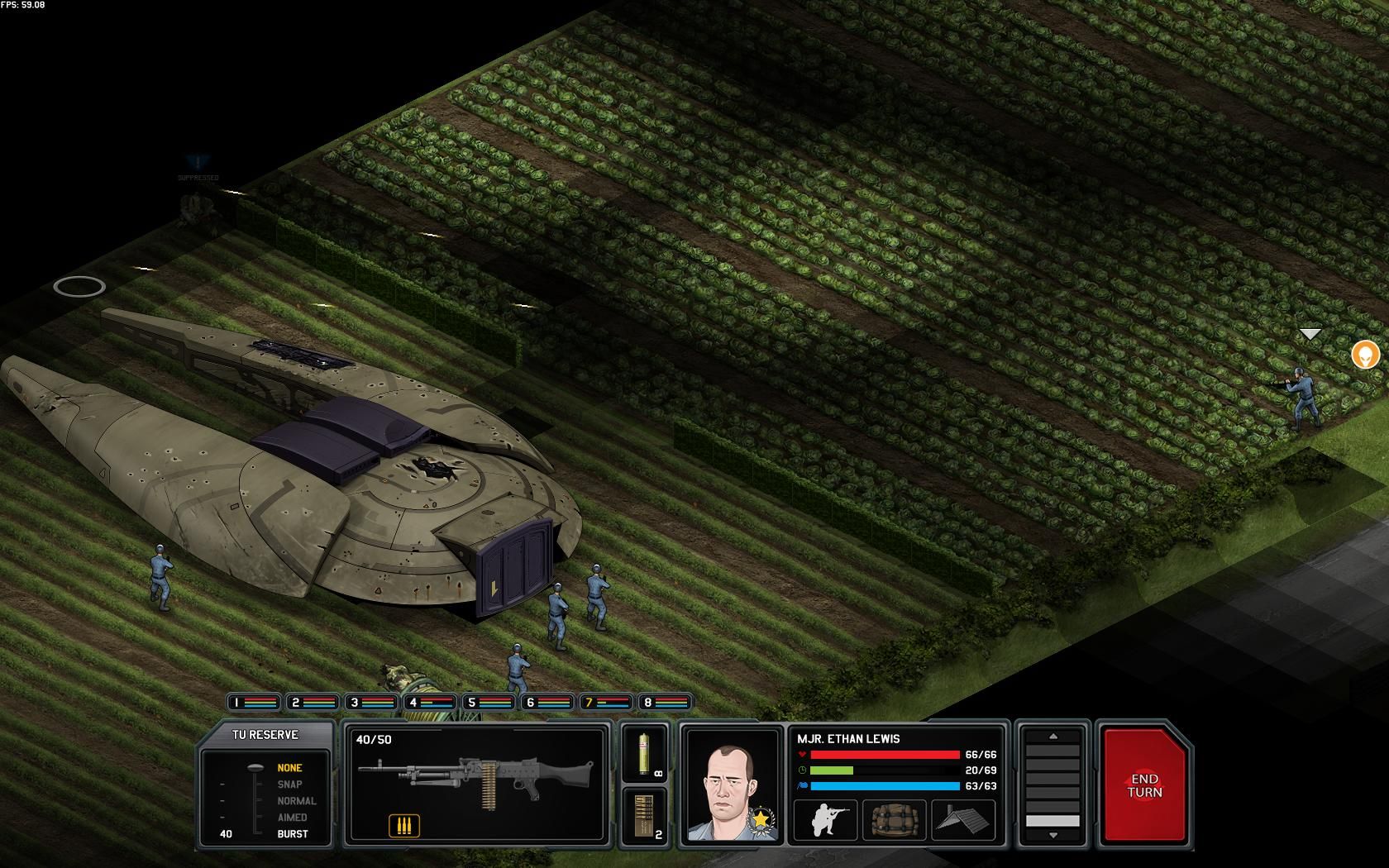1389x868 pixels.
Task: Toggle crouch with the kneeling soldier icon
Action: [x=823, y=820]
